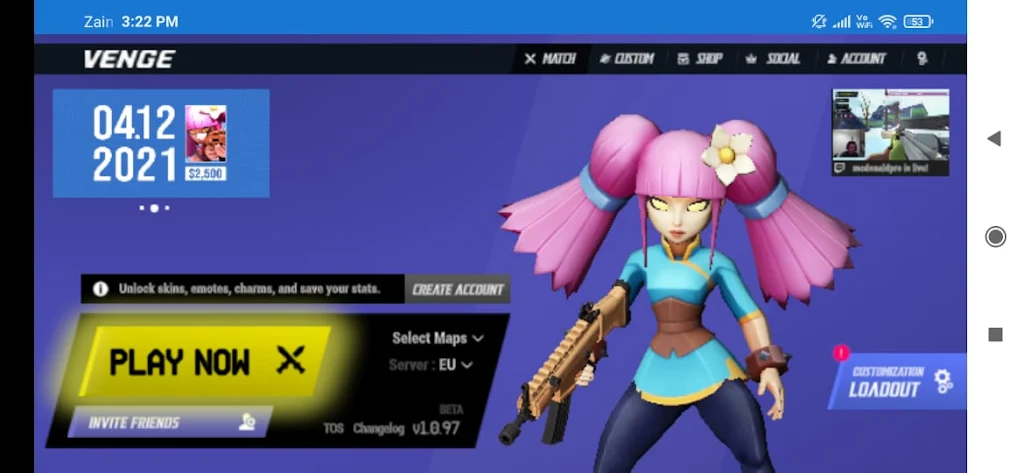1024x473 pixels.
Task: Open the Customization Loadout panel
Action: pyautogui.click(x=897, y=381)
